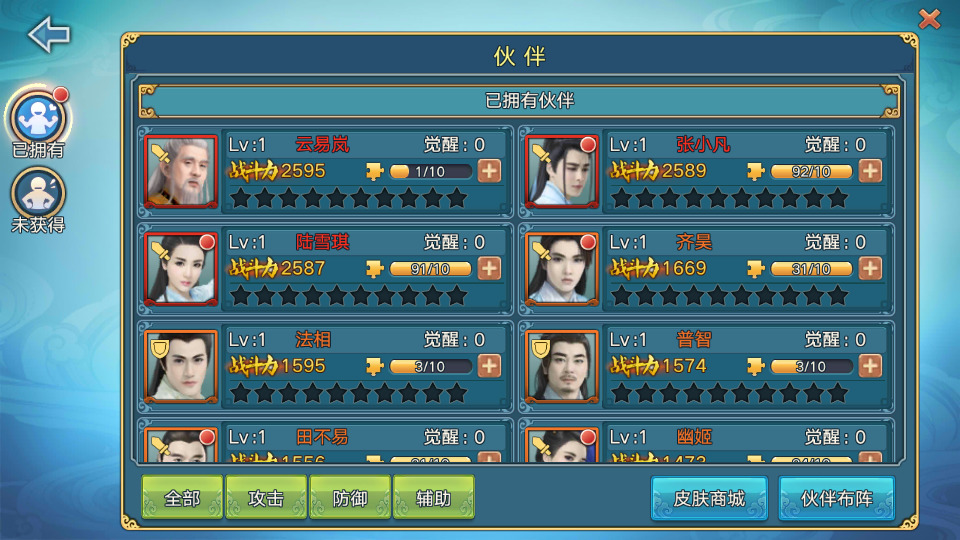Select 云易岚 partner portrait
Screen dimensions: 960x540
tap(181, 171)
